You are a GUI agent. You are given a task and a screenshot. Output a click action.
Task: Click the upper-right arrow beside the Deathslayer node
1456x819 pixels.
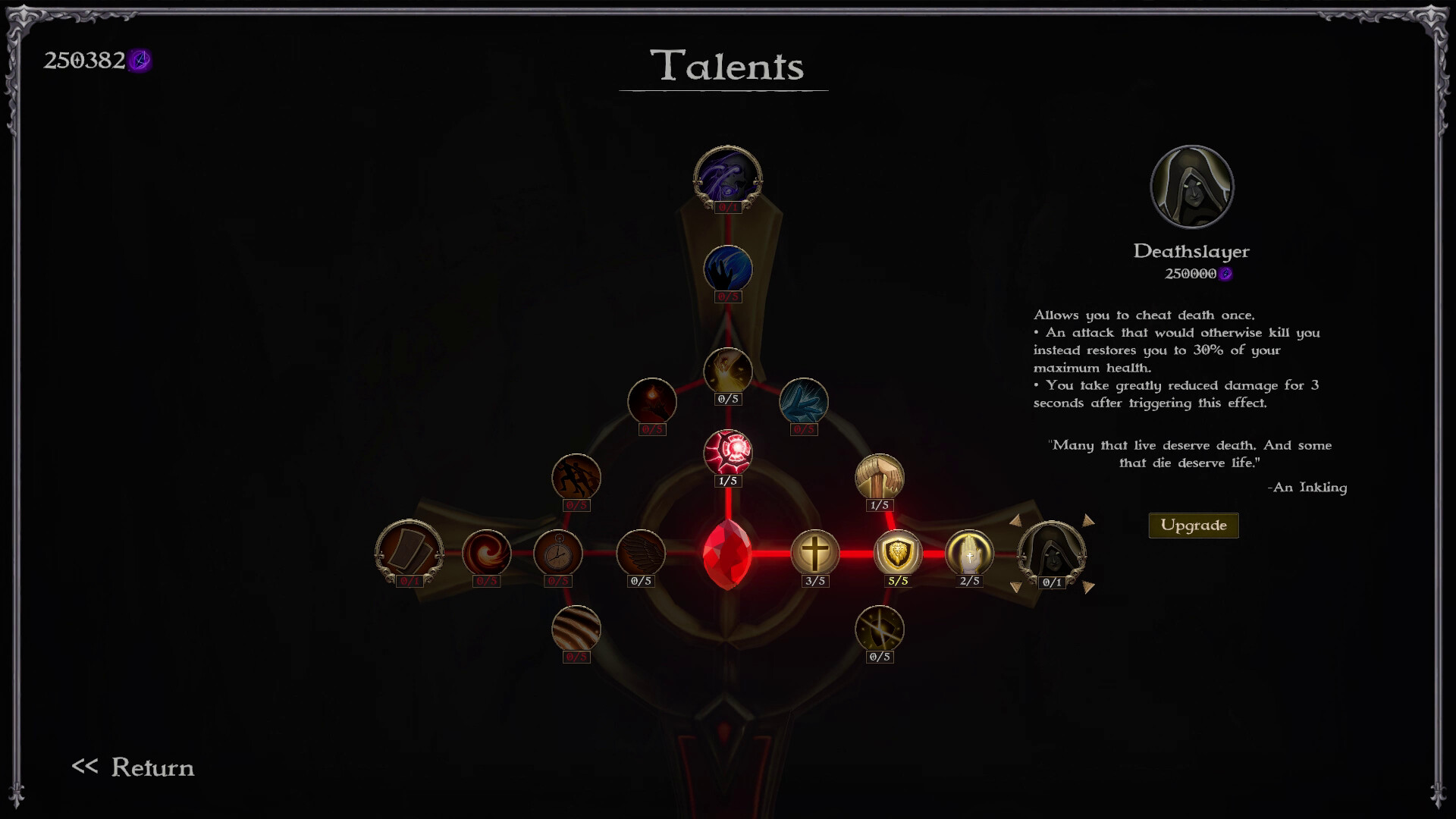pyautogui.click(x=1090, y=522)
